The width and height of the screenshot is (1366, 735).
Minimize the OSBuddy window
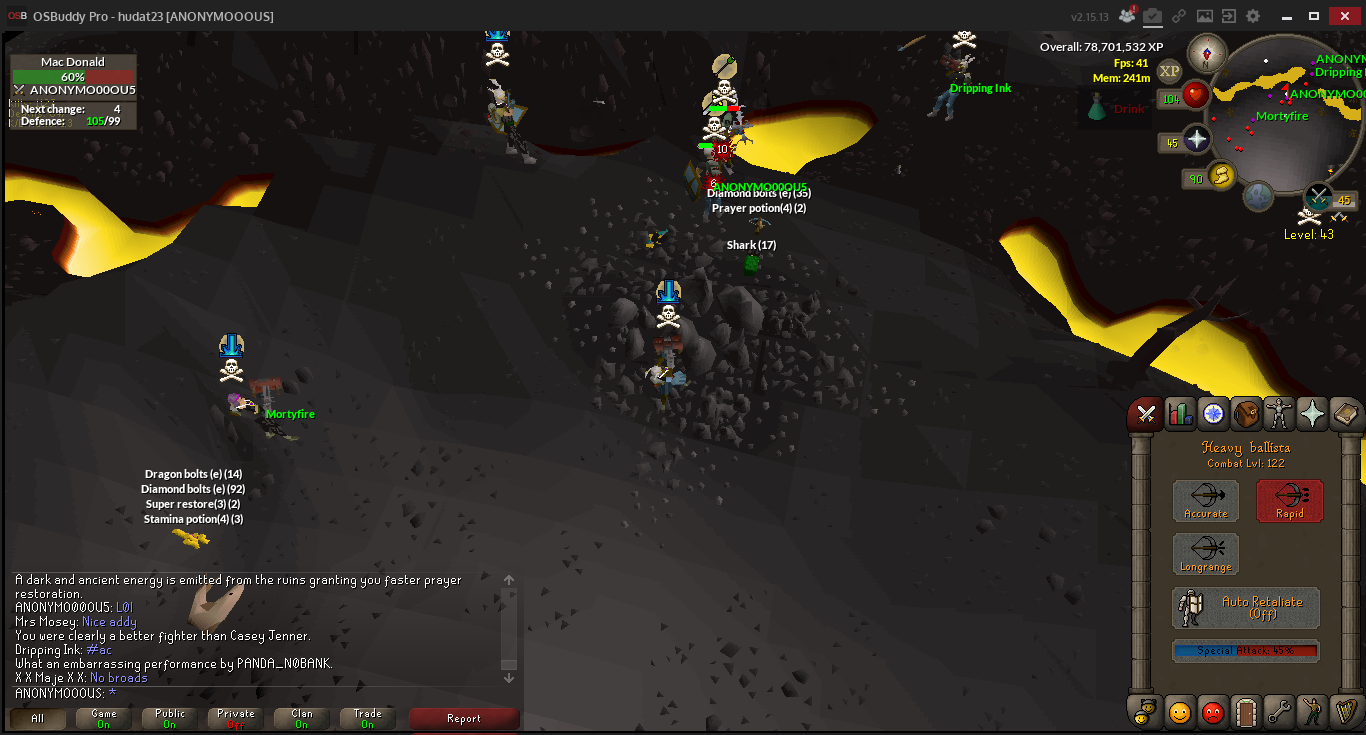(x=1288, y=16)
